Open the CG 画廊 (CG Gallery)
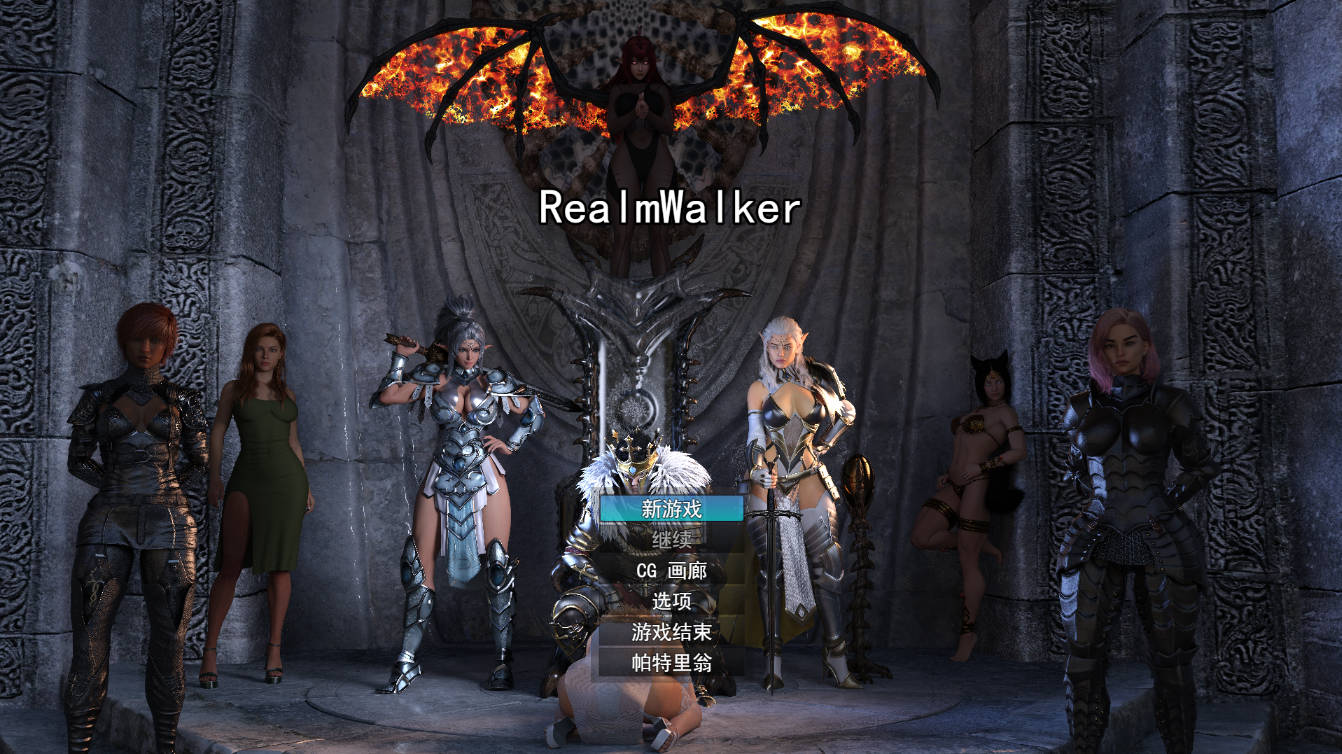1342x754 pixels. pyautogui.click(x=671, y=570)
